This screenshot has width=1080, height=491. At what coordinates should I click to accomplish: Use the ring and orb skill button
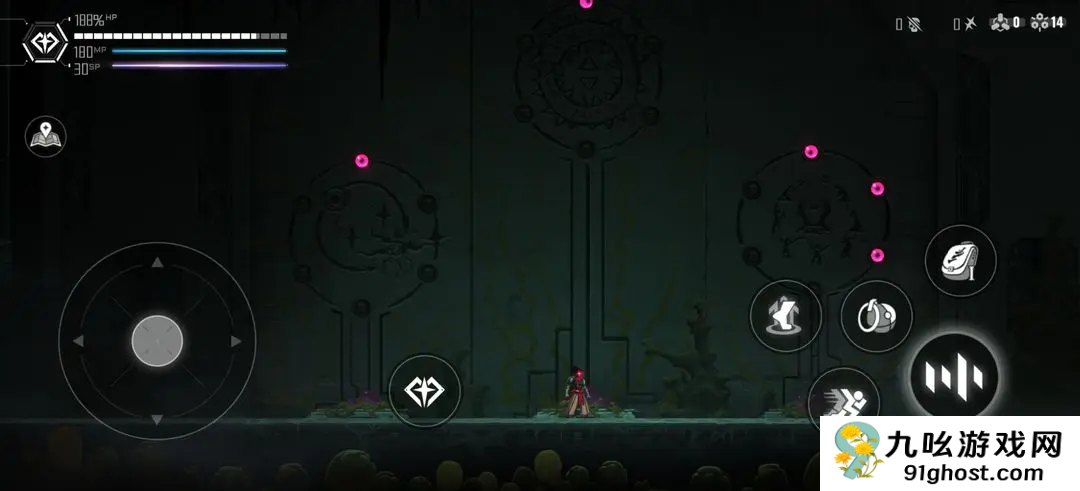876,317
